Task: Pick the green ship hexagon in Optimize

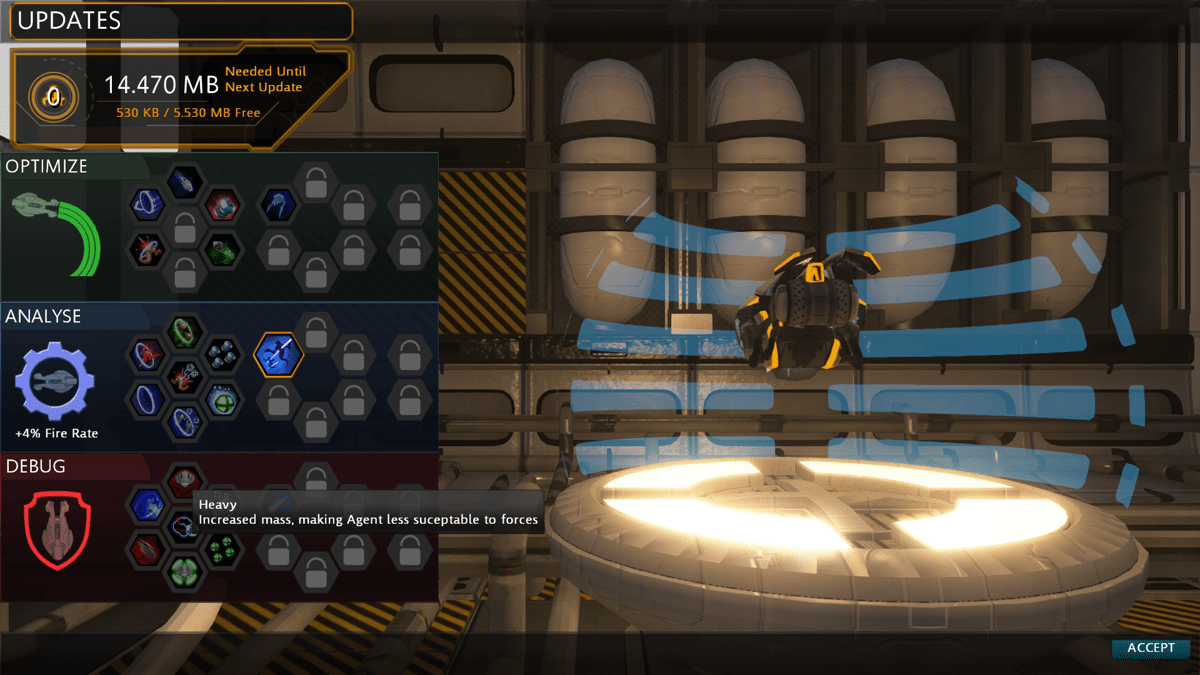Action: [x=221, y=250]
